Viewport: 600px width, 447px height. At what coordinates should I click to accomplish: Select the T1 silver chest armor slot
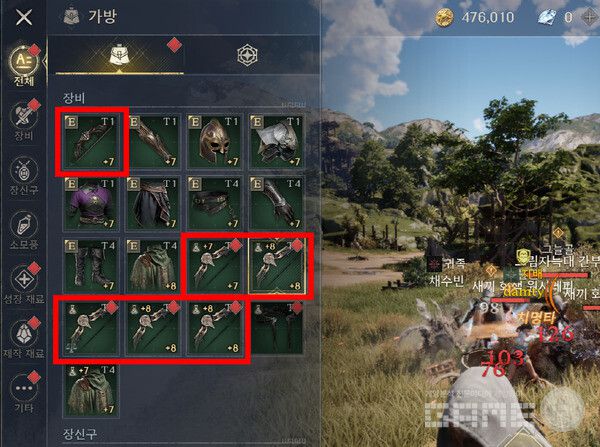278,140
